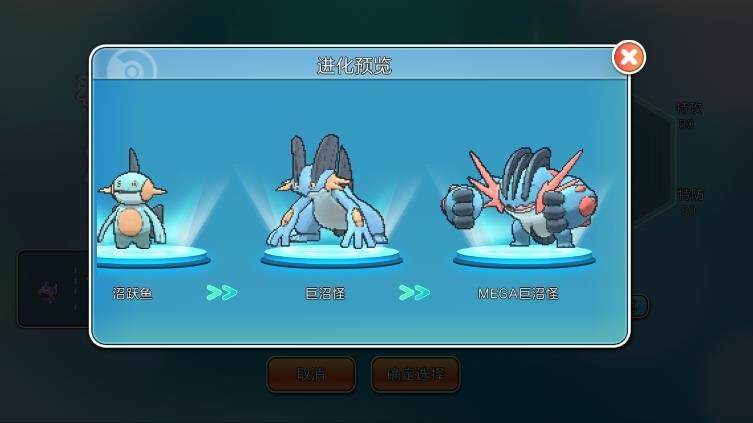Close the evolution preview popup
Screen dimensions: 753x423
click(628, 57)
